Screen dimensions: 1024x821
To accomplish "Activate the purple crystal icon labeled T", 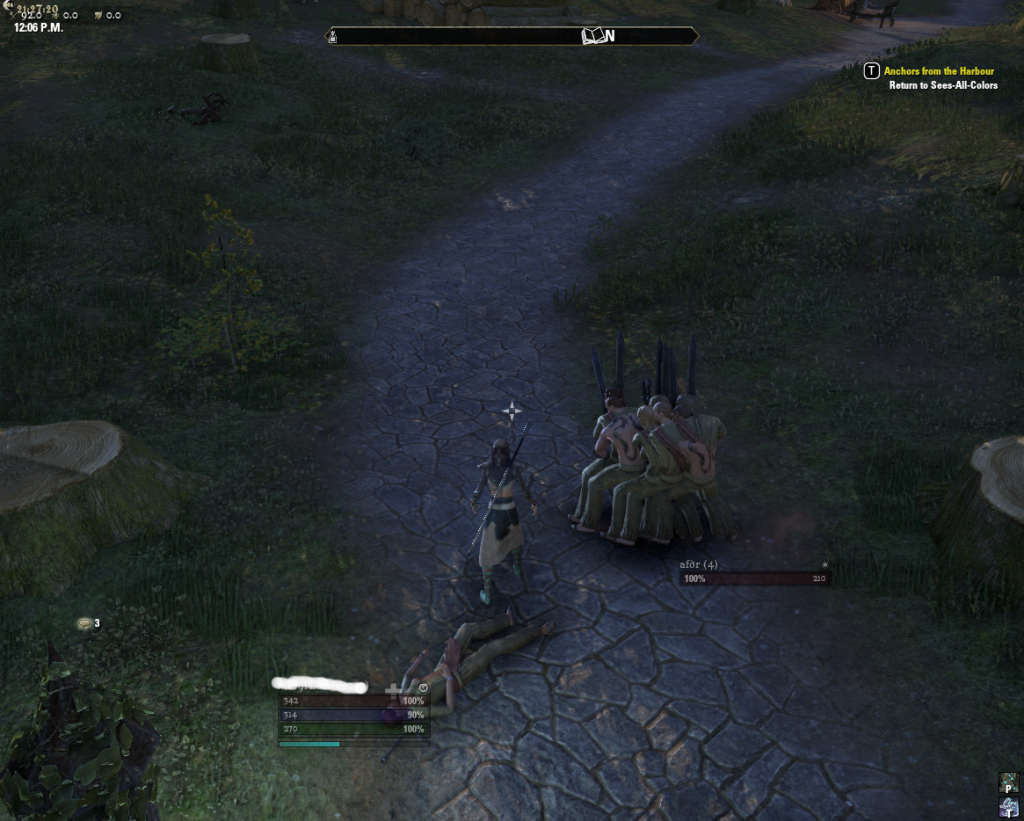I will tap(1008, 807).
